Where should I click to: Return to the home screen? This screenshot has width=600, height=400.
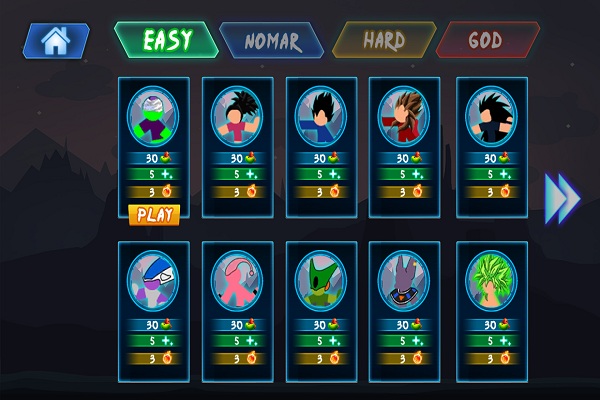click(56, 41)
